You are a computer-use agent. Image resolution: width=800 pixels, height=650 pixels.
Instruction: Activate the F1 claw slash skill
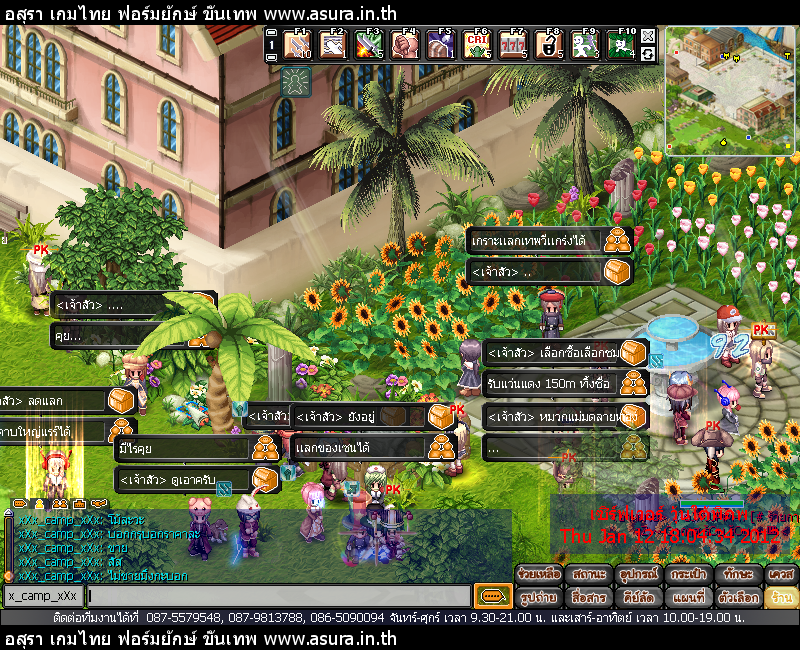(299, 45)
